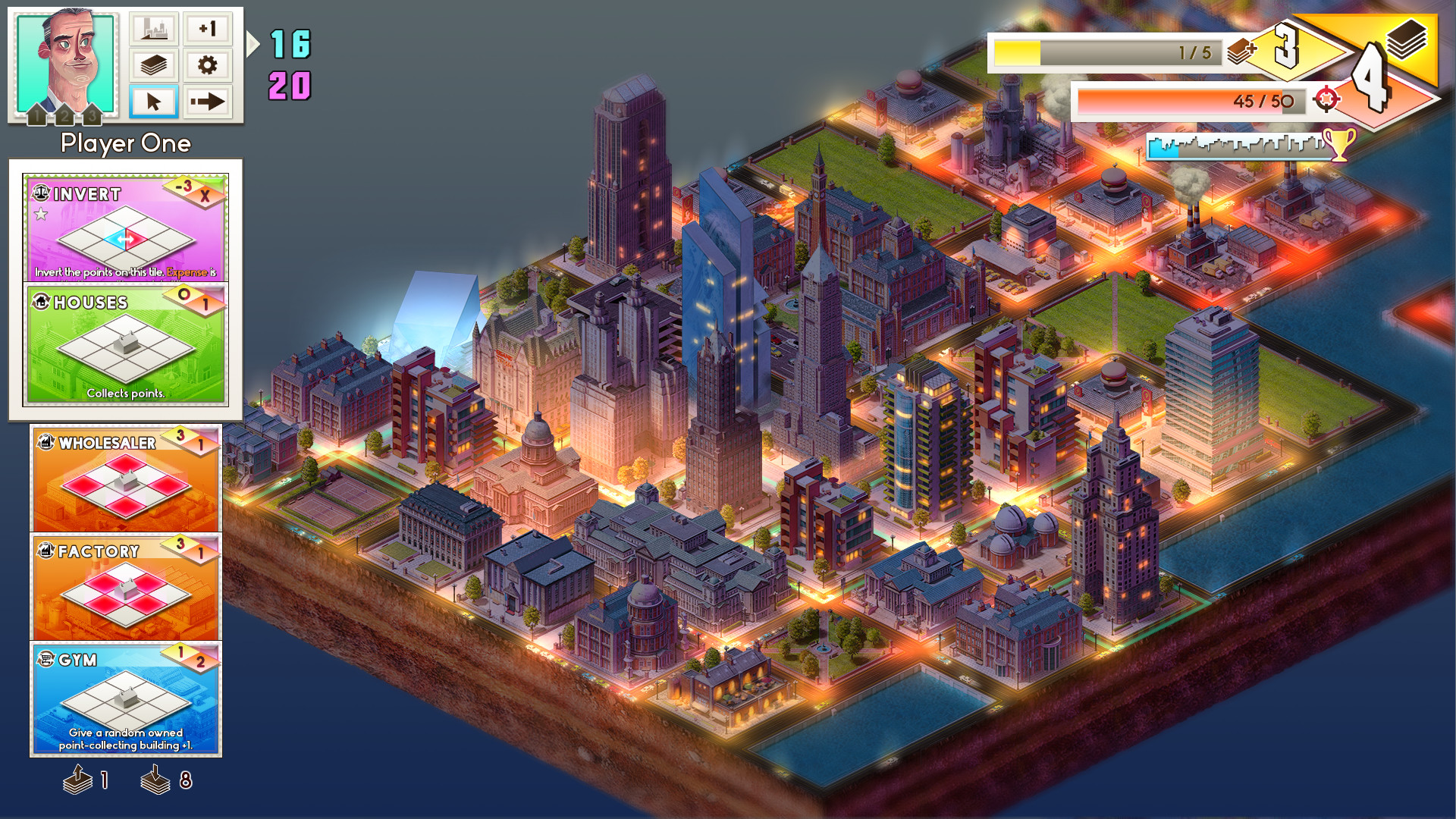The height and width of the screenshot is (819, 1456).
Task: Click the +1 action icon
Action: coord(208,29)
